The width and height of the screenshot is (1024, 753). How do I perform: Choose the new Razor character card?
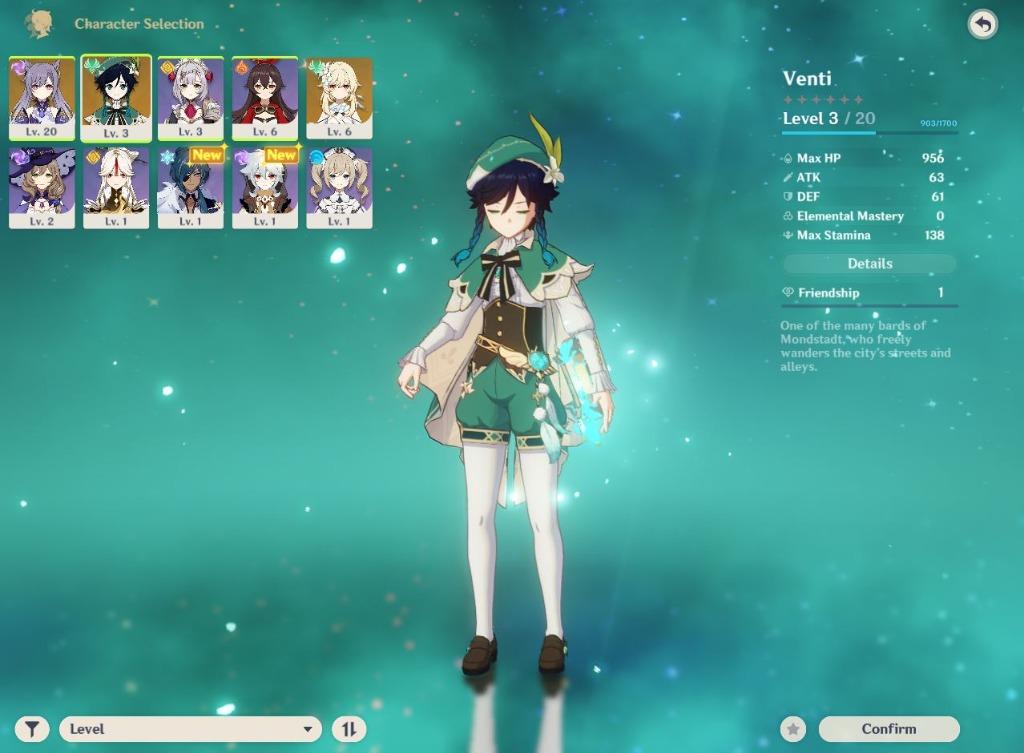(265, 187)
